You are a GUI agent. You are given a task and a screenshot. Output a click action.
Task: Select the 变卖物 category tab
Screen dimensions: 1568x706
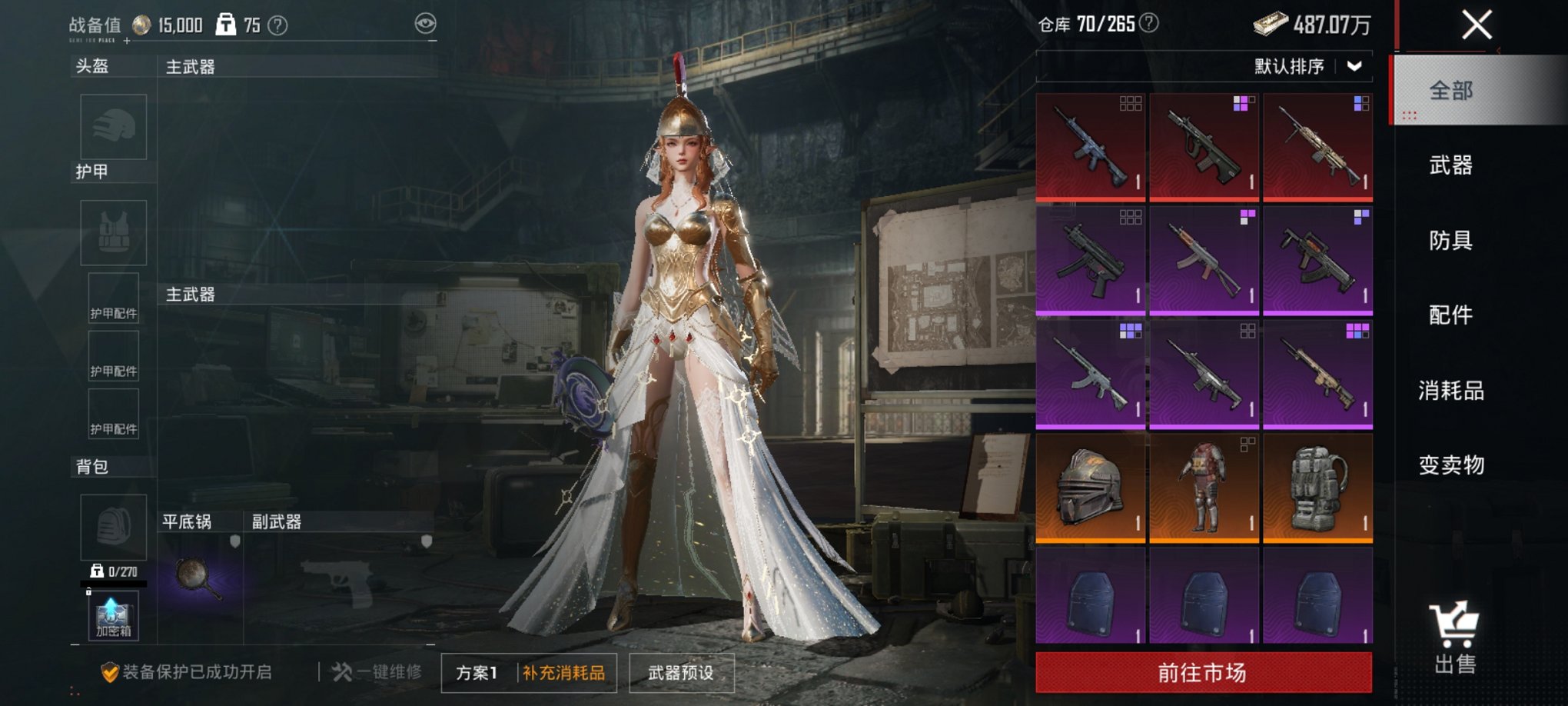1450,465
